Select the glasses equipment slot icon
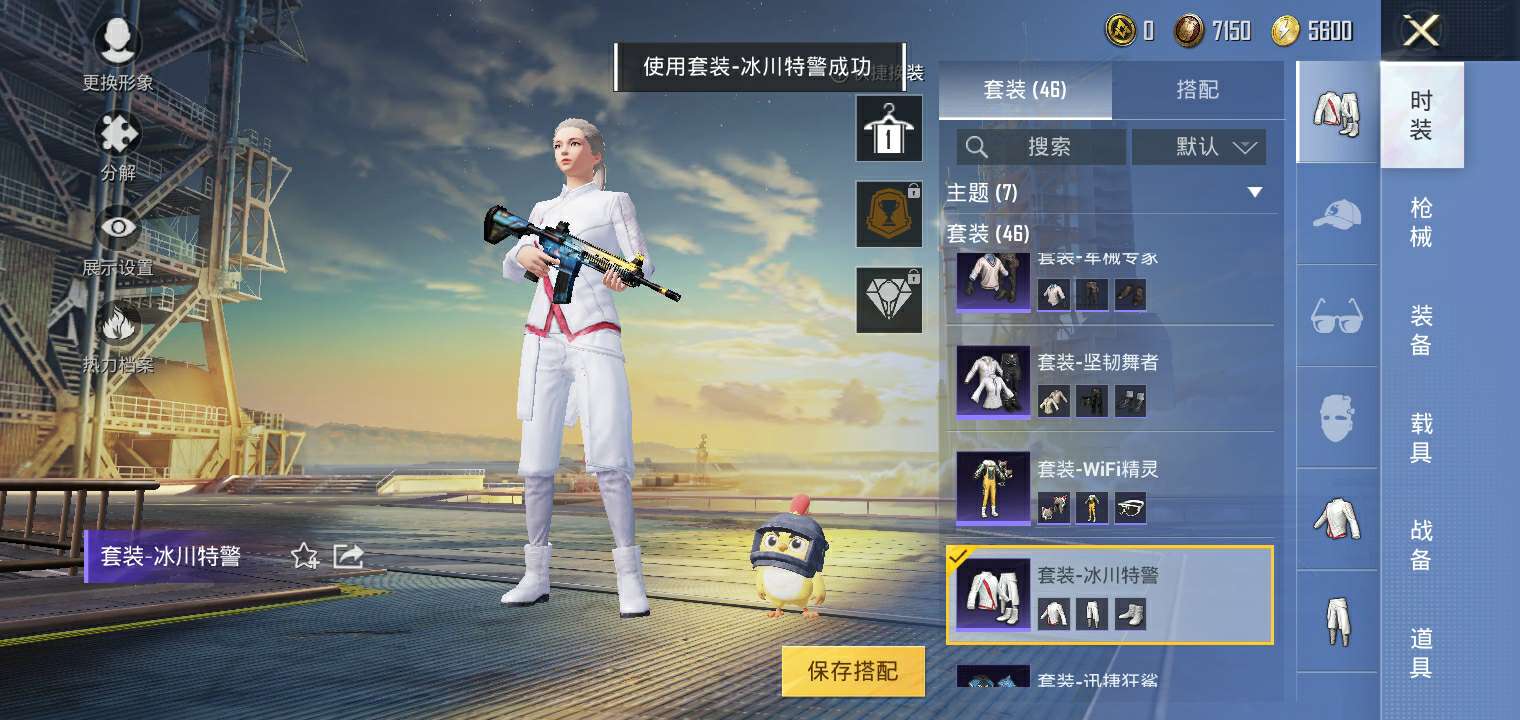Image resolution: width=1520 pixels, height=720 pixels. 1337,318
